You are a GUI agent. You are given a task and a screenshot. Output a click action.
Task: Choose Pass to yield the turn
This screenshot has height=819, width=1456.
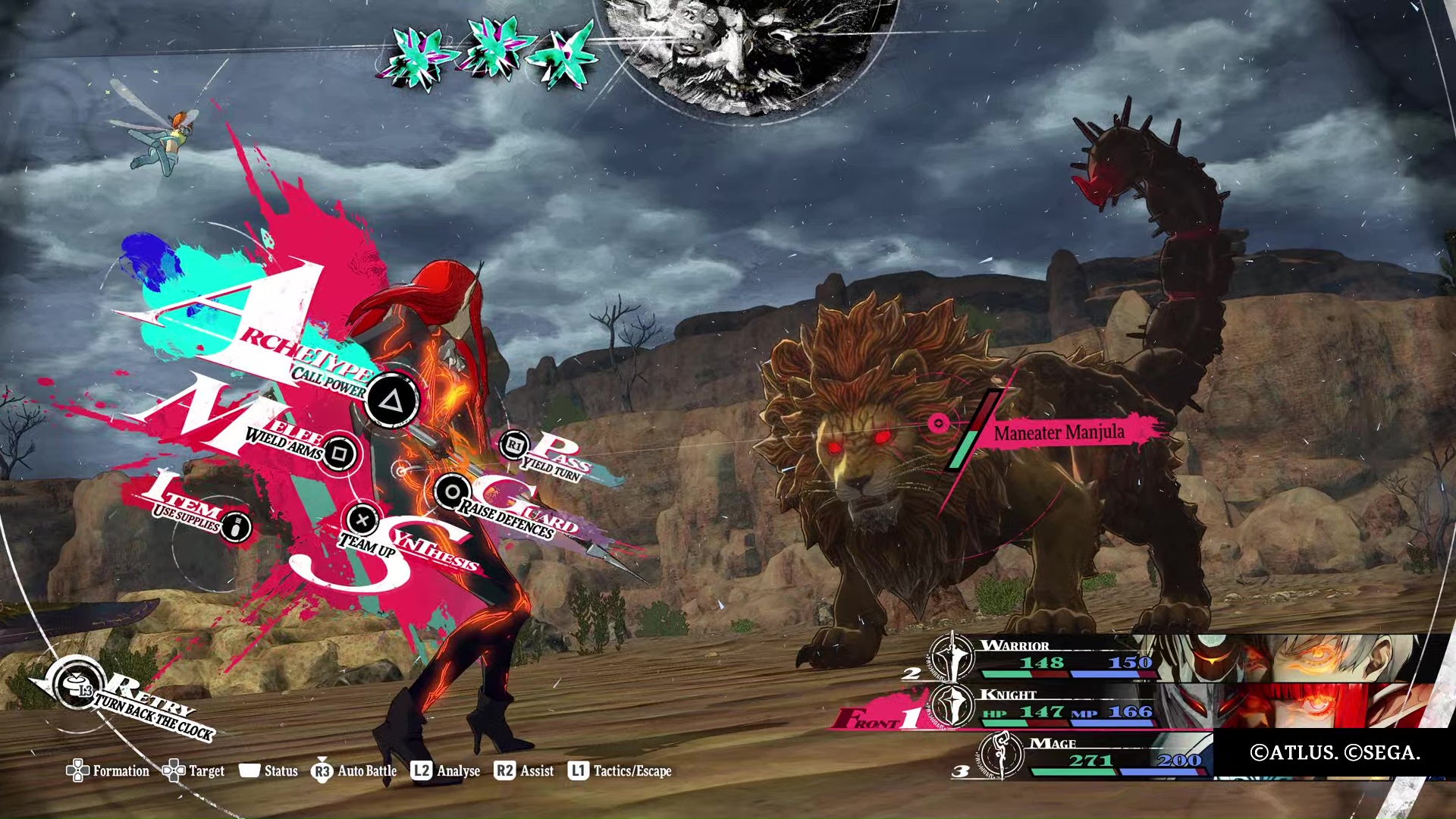515,445
